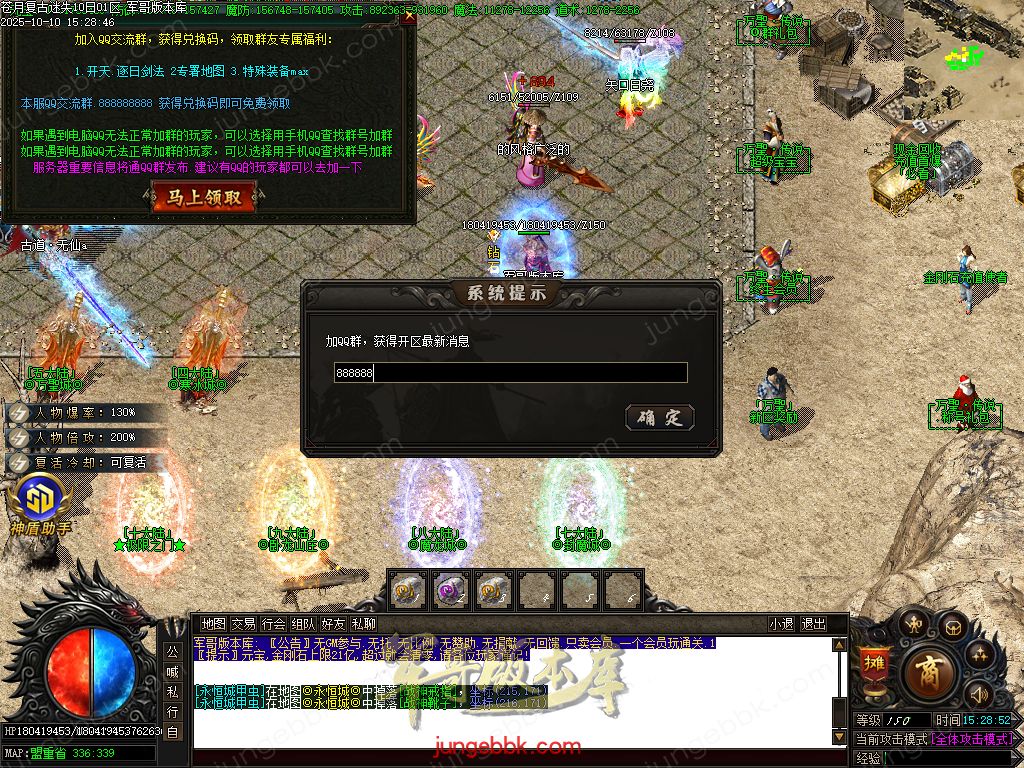This screenshot has height=768, width=1024.
Task: Select the 交易 tab
Action: 243,624
